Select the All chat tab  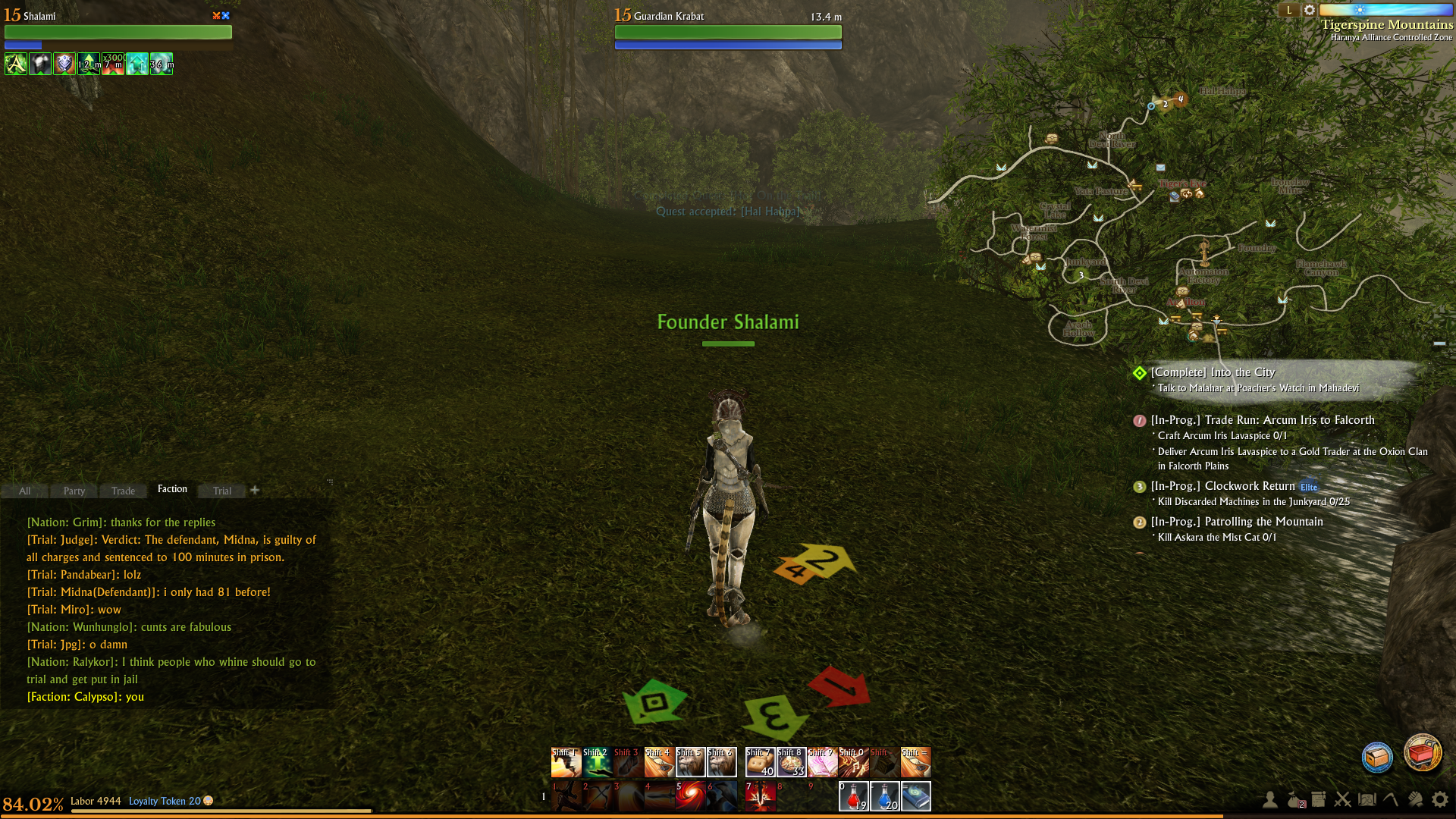point(25,491)
